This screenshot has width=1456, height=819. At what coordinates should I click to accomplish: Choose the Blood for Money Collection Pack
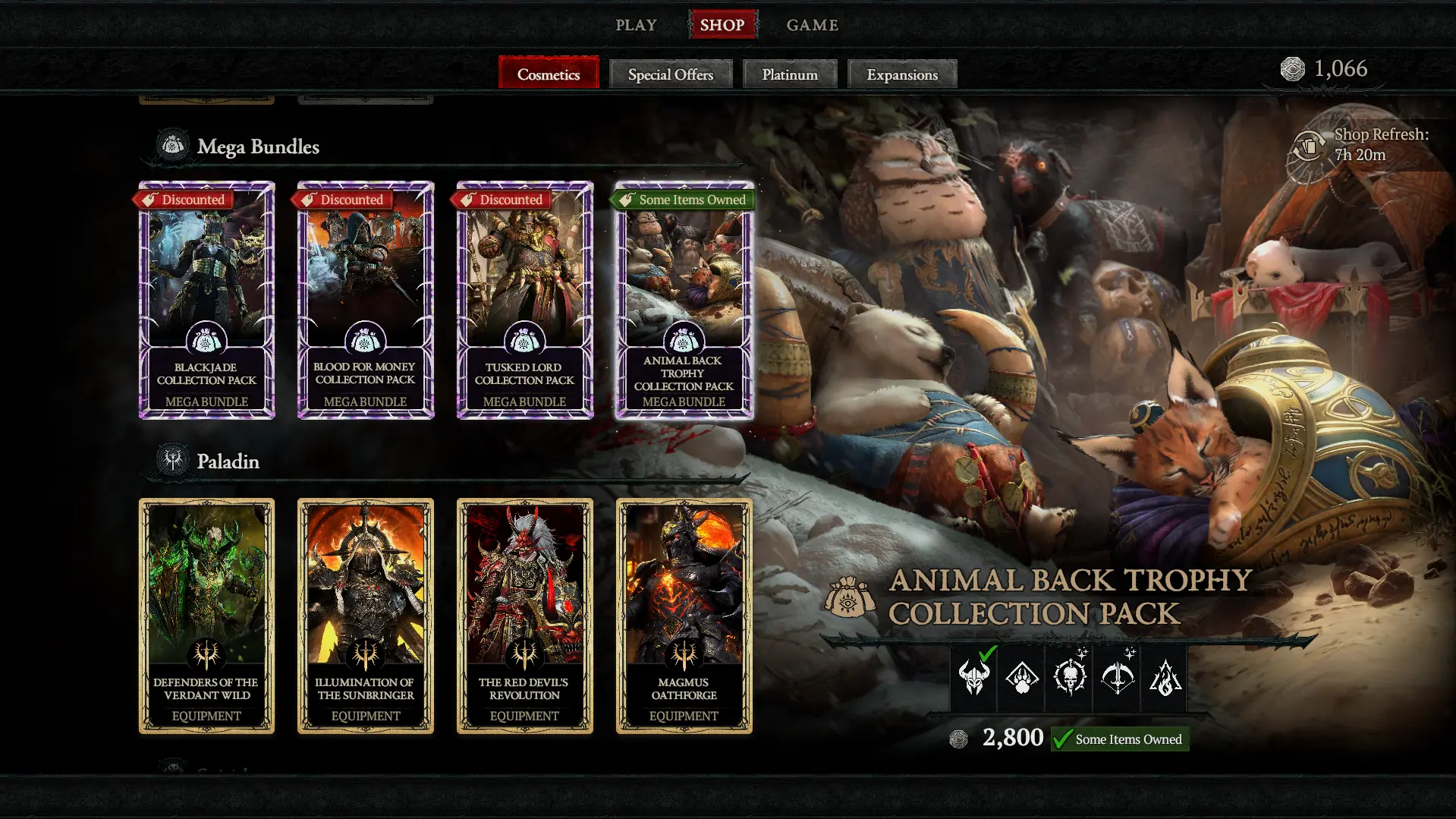tap(365, 301)
